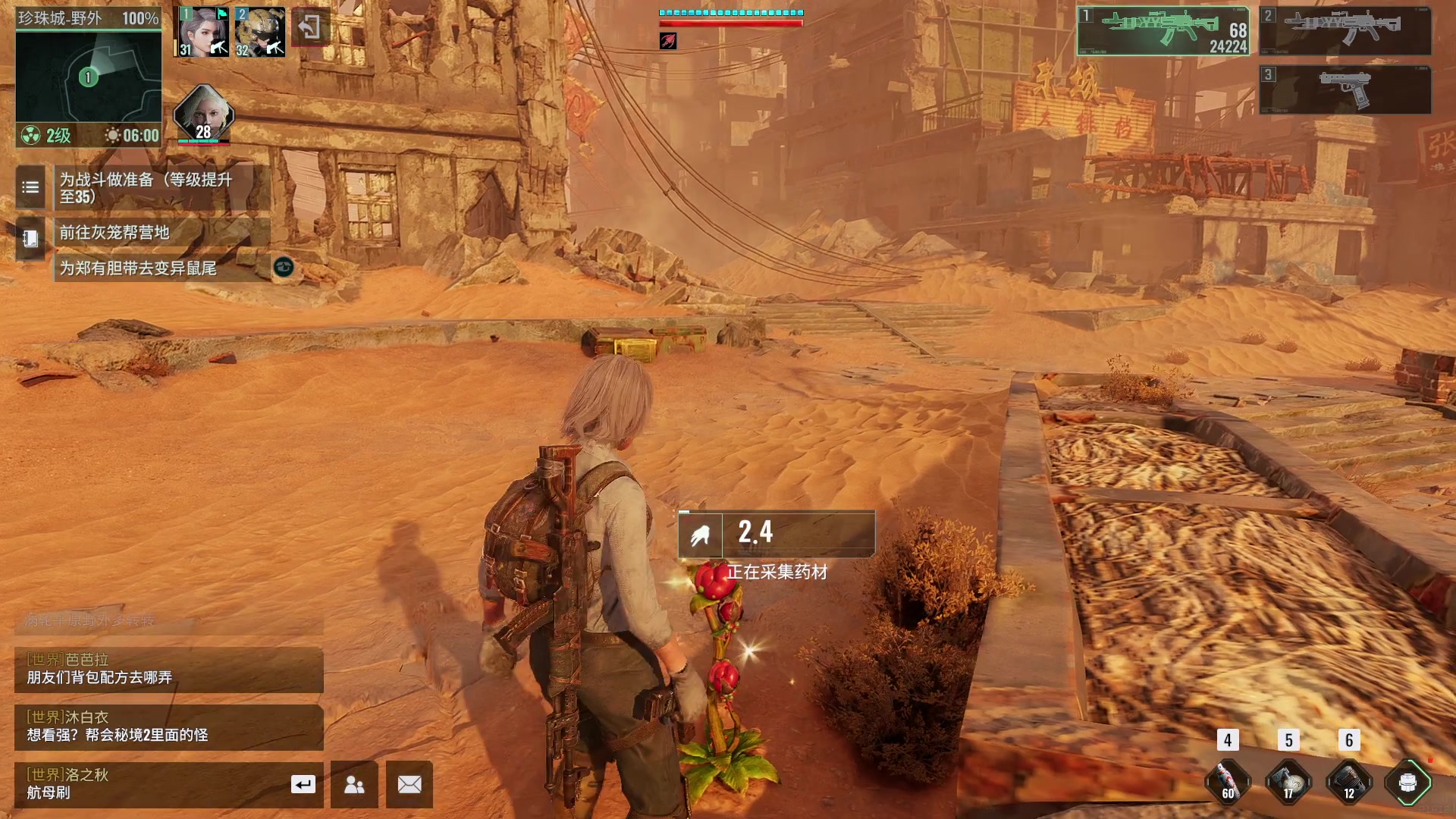Image resolution: width=1456 pixels, height=819 pixels.
Task: Select teammate portrait level 31
Action: point(202,32)
